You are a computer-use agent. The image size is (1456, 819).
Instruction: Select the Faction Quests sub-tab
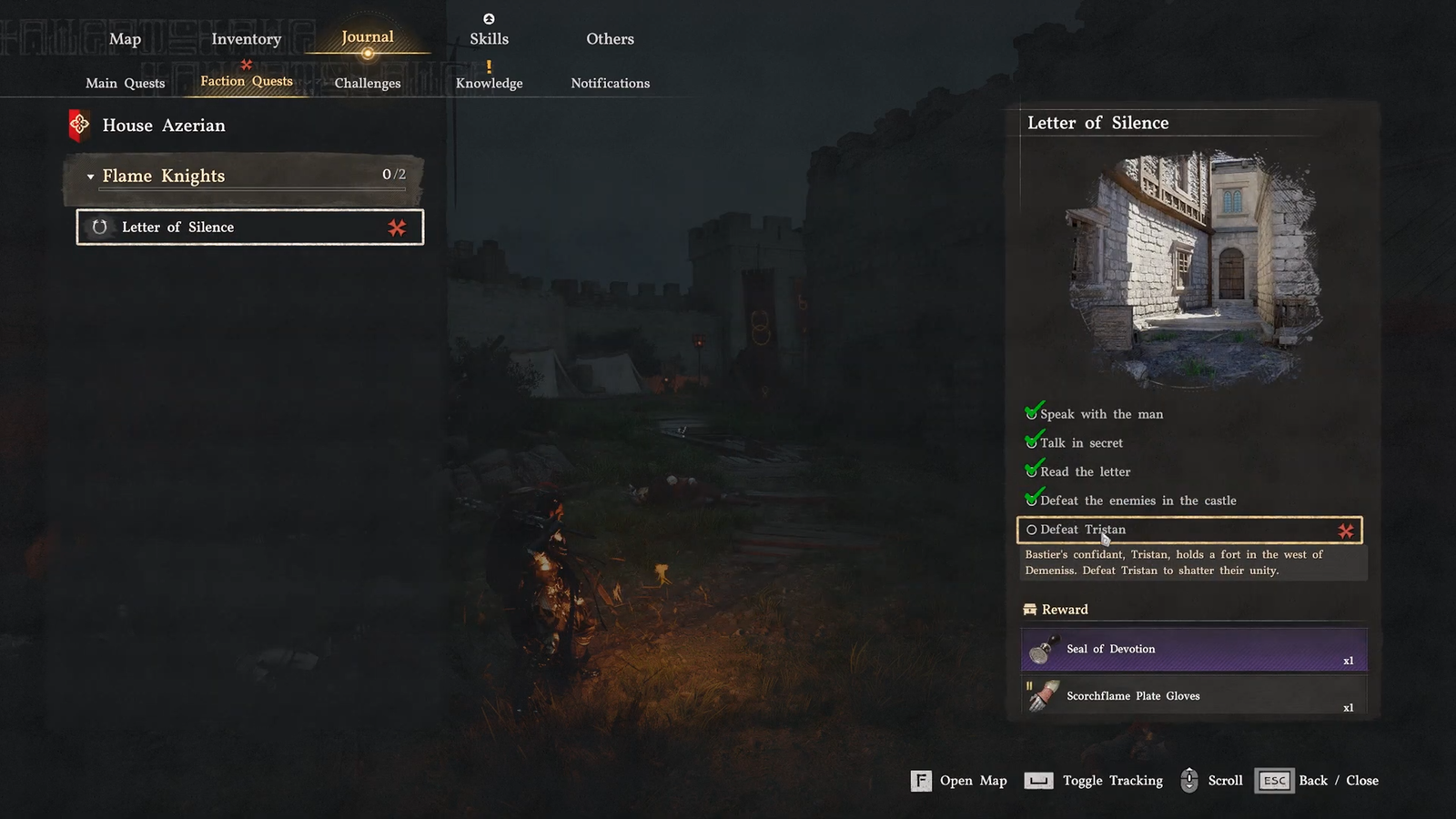point(246,81)
